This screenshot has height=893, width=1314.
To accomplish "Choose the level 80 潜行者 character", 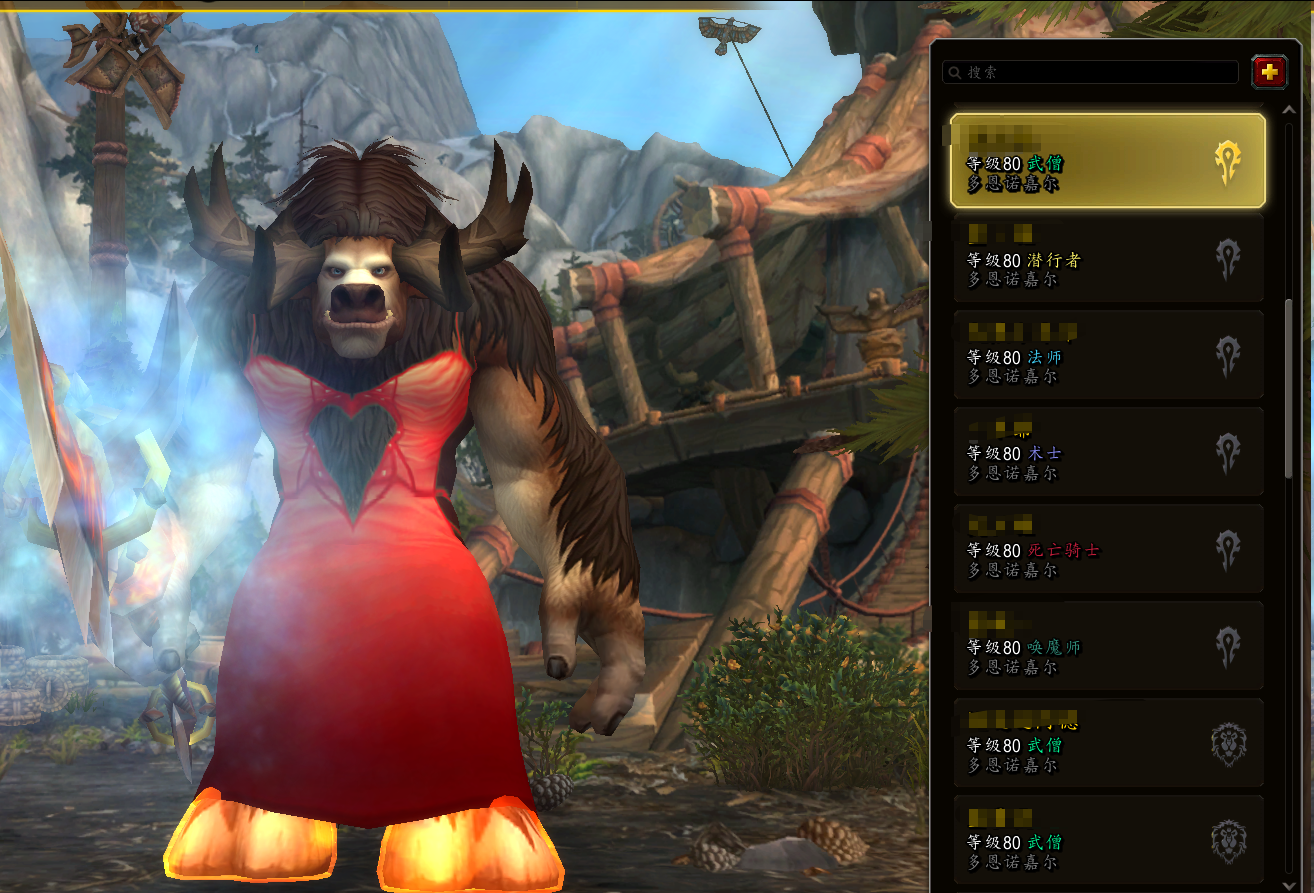I will pos(1107,258).
